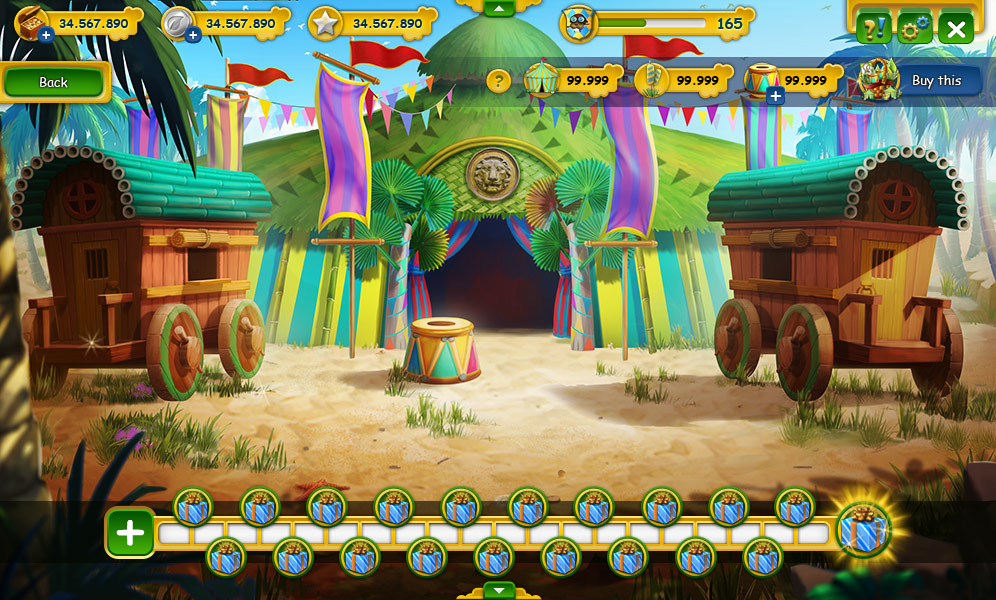Expand the bottom panel with down arrow
996x600 pixels.
coord(498,590)
